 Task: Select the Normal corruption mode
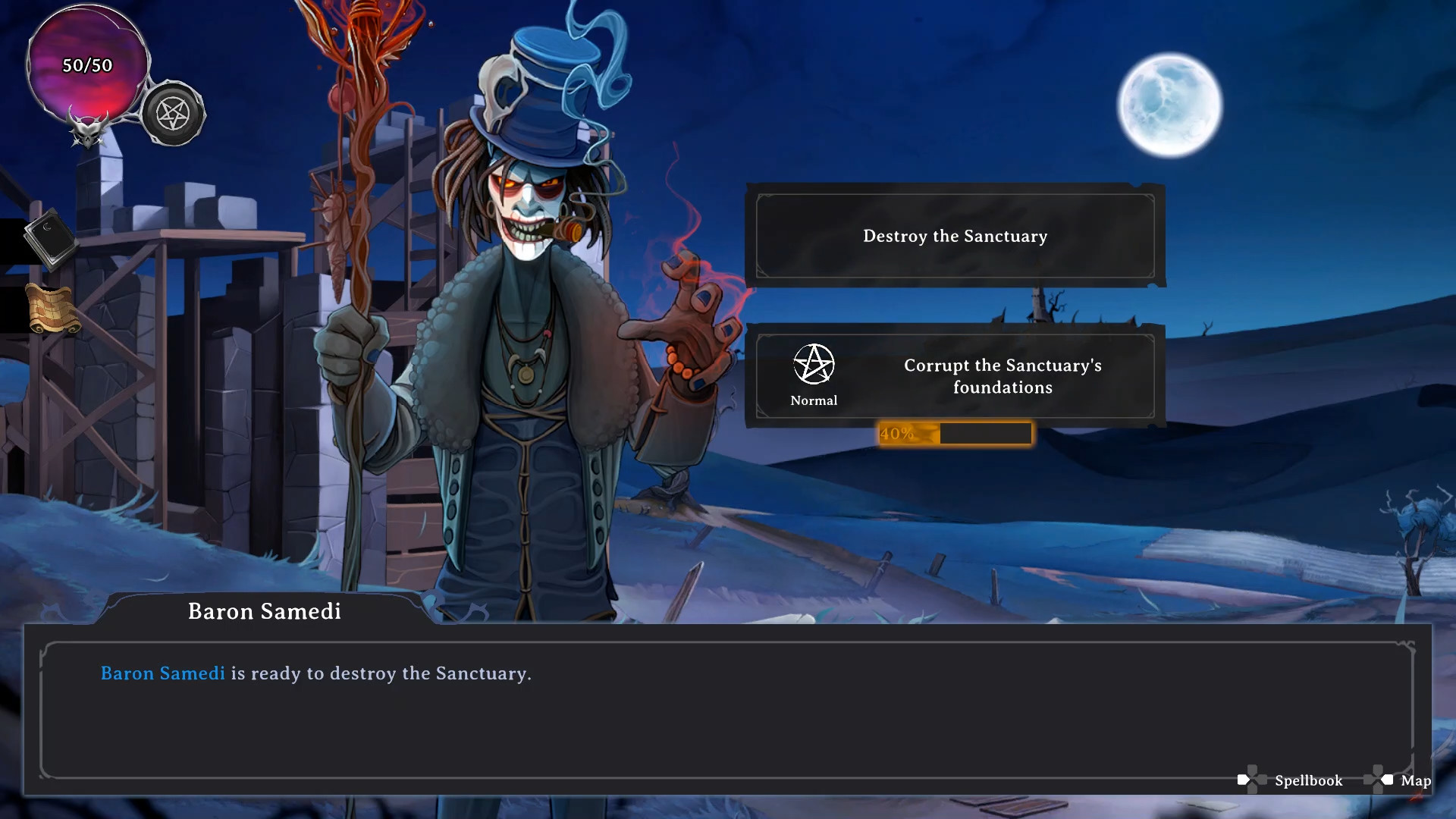pos(814,375)
